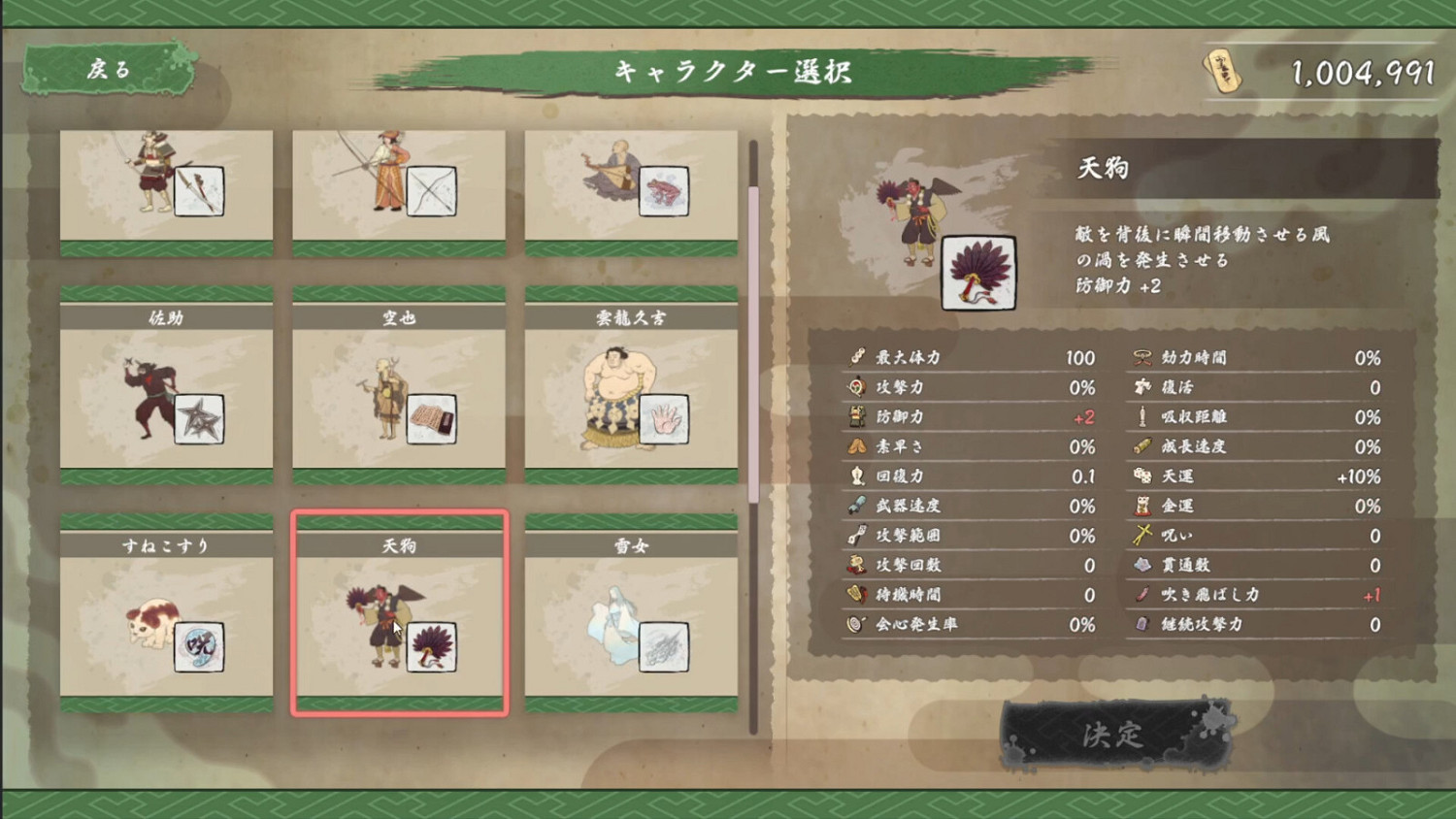Click 雲龍久吉's palm-strike weapon icon
This screenshot has height=819, width=1456.
pyautogui.click(x=663, y=420)
